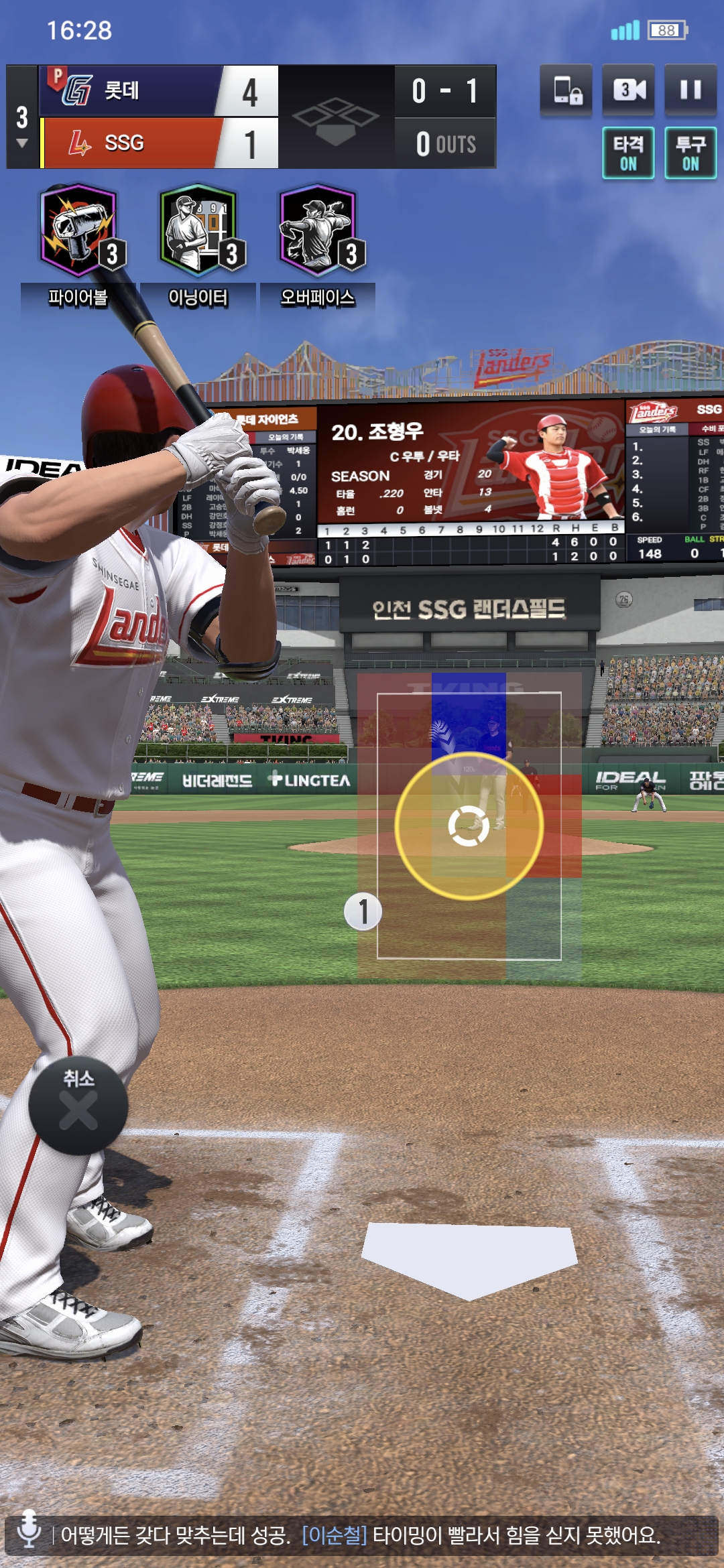Screen dimensions: 724x1568
Task: Cancel with the 취소 X button
Action: pyautogui.click(x=78, y=1105)
